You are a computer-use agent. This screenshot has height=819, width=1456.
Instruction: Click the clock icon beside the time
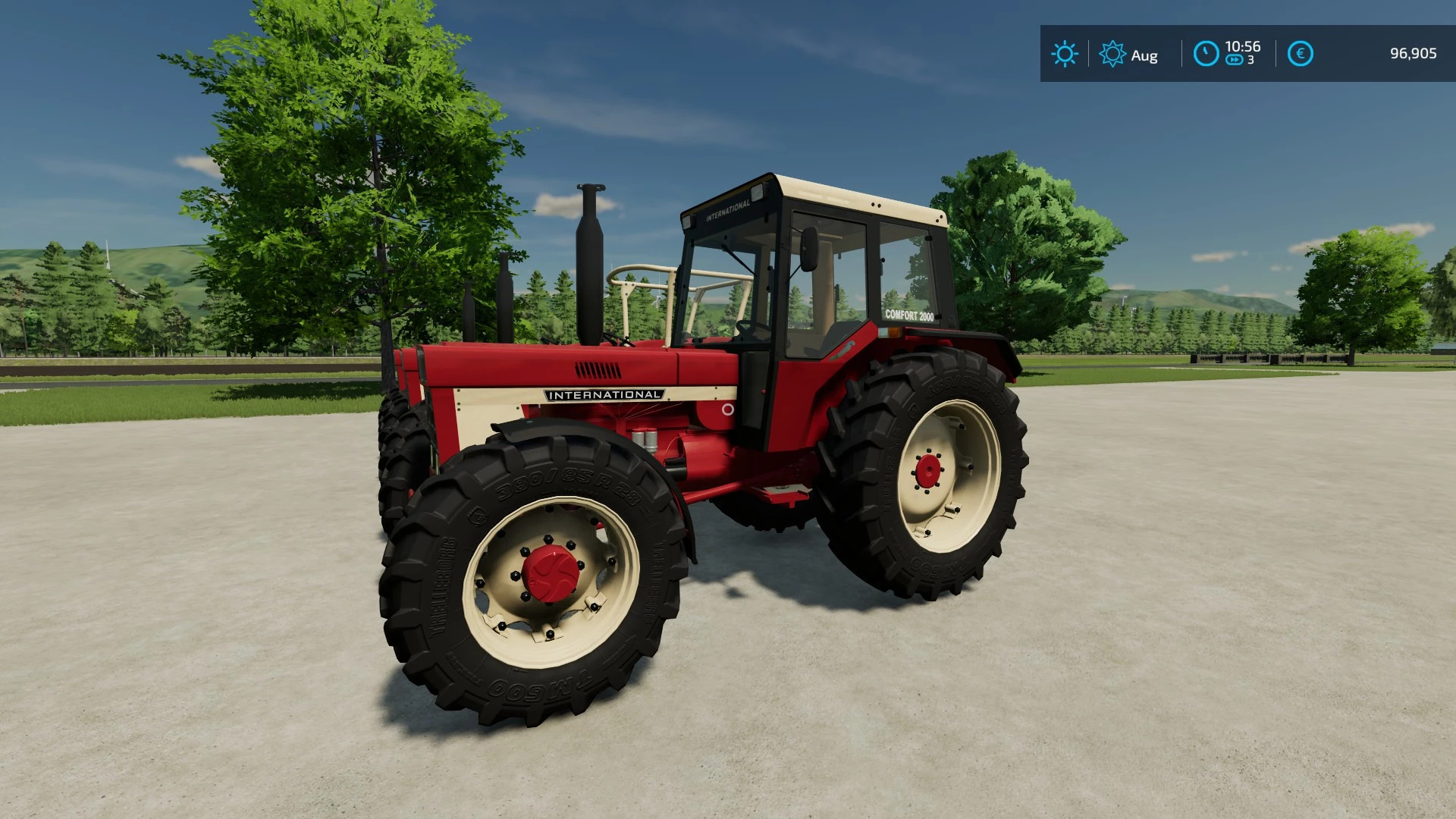tap(1206, 54)
